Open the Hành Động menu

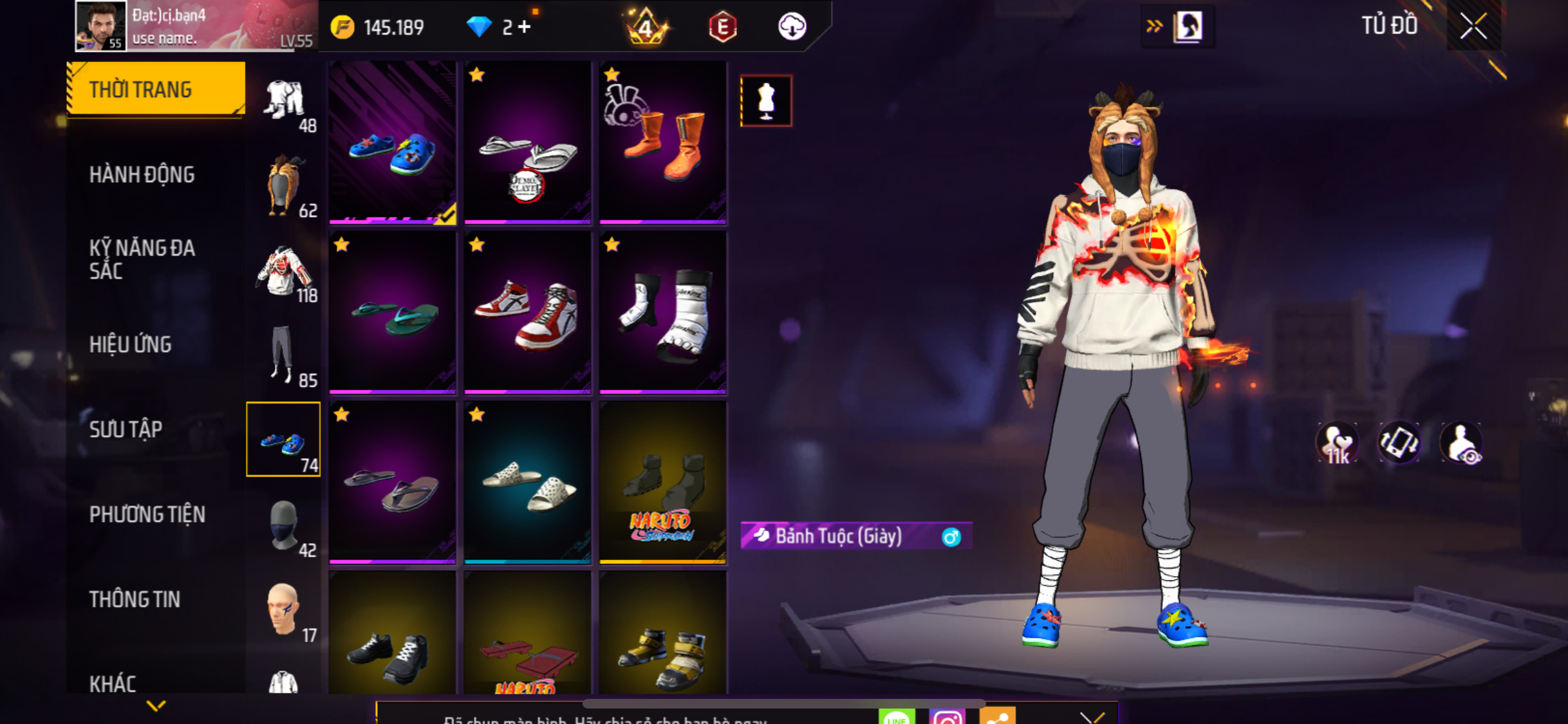click(142, 174)
